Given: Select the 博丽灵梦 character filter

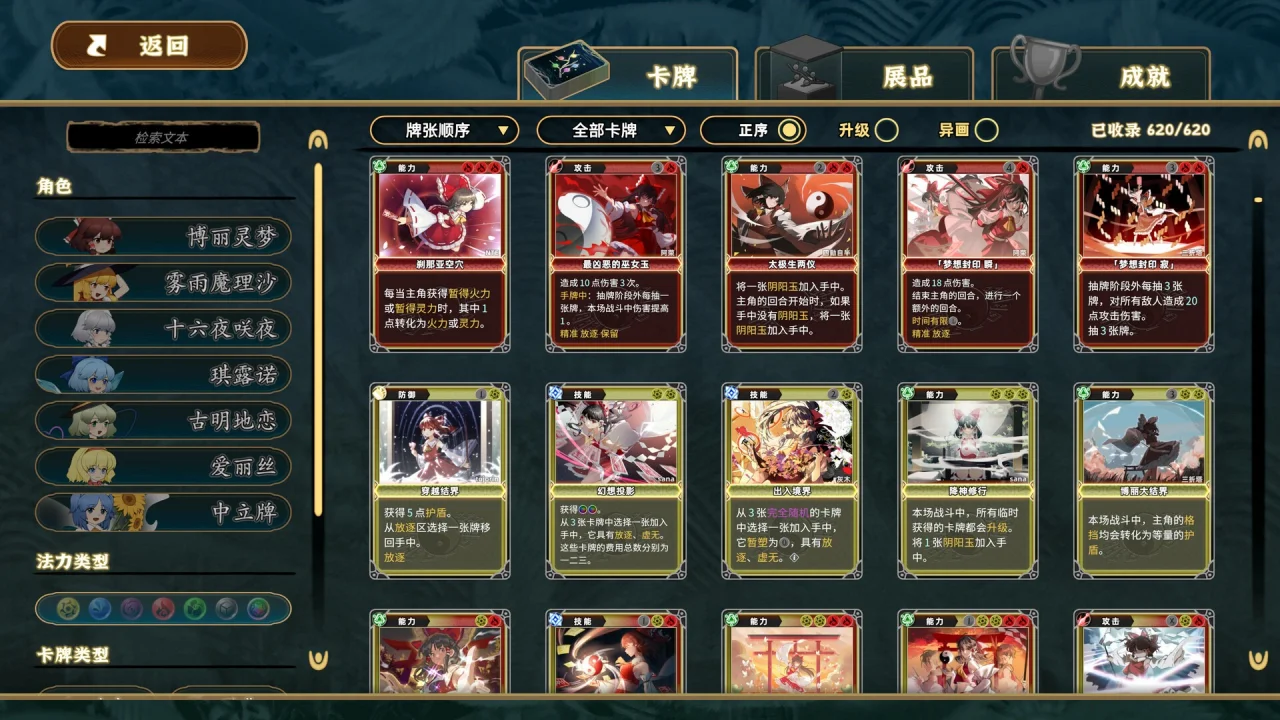Looking at the screenshot, I should [163, 237].
